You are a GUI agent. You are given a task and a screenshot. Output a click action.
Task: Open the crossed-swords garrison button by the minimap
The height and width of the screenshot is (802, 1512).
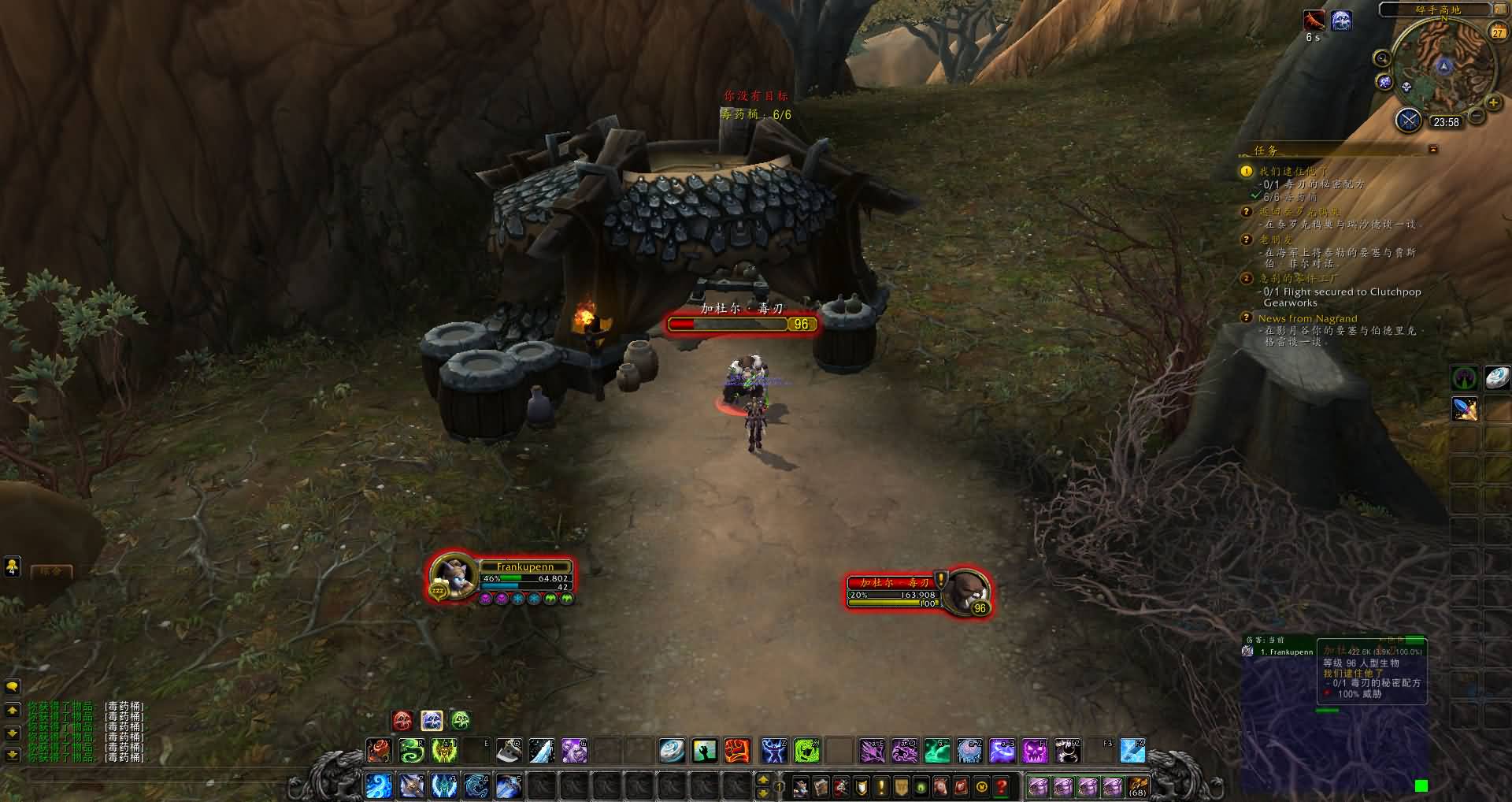pyautogui.click(x=1408, y=121)
